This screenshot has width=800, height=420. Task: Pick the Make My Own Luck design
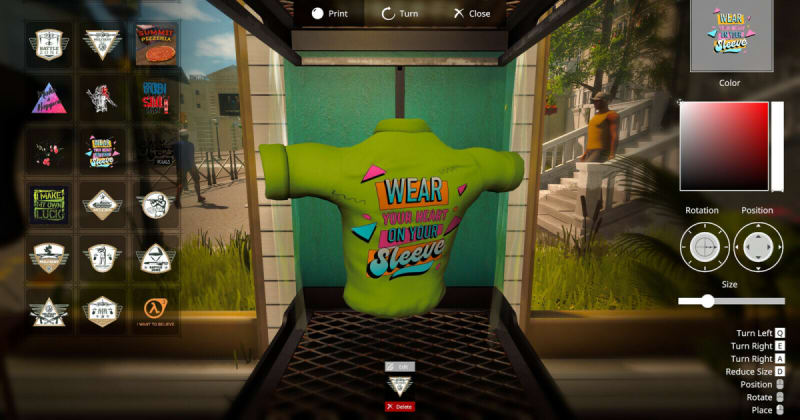(x=49, y=204)
